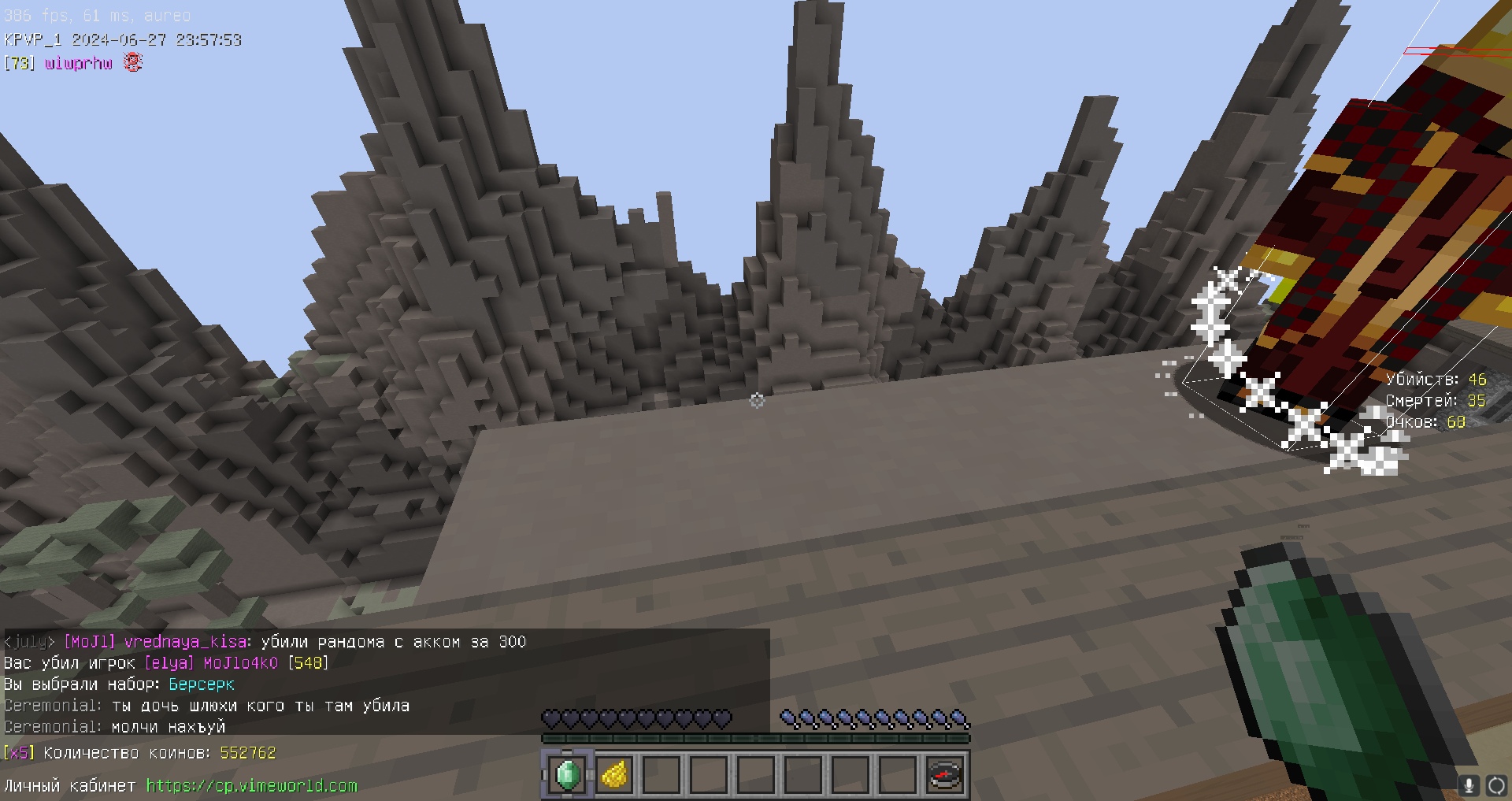The height and width of the screenshot is (801, 1512).
Task: Select the compass hotbar slot
Action: pos(945,775)
